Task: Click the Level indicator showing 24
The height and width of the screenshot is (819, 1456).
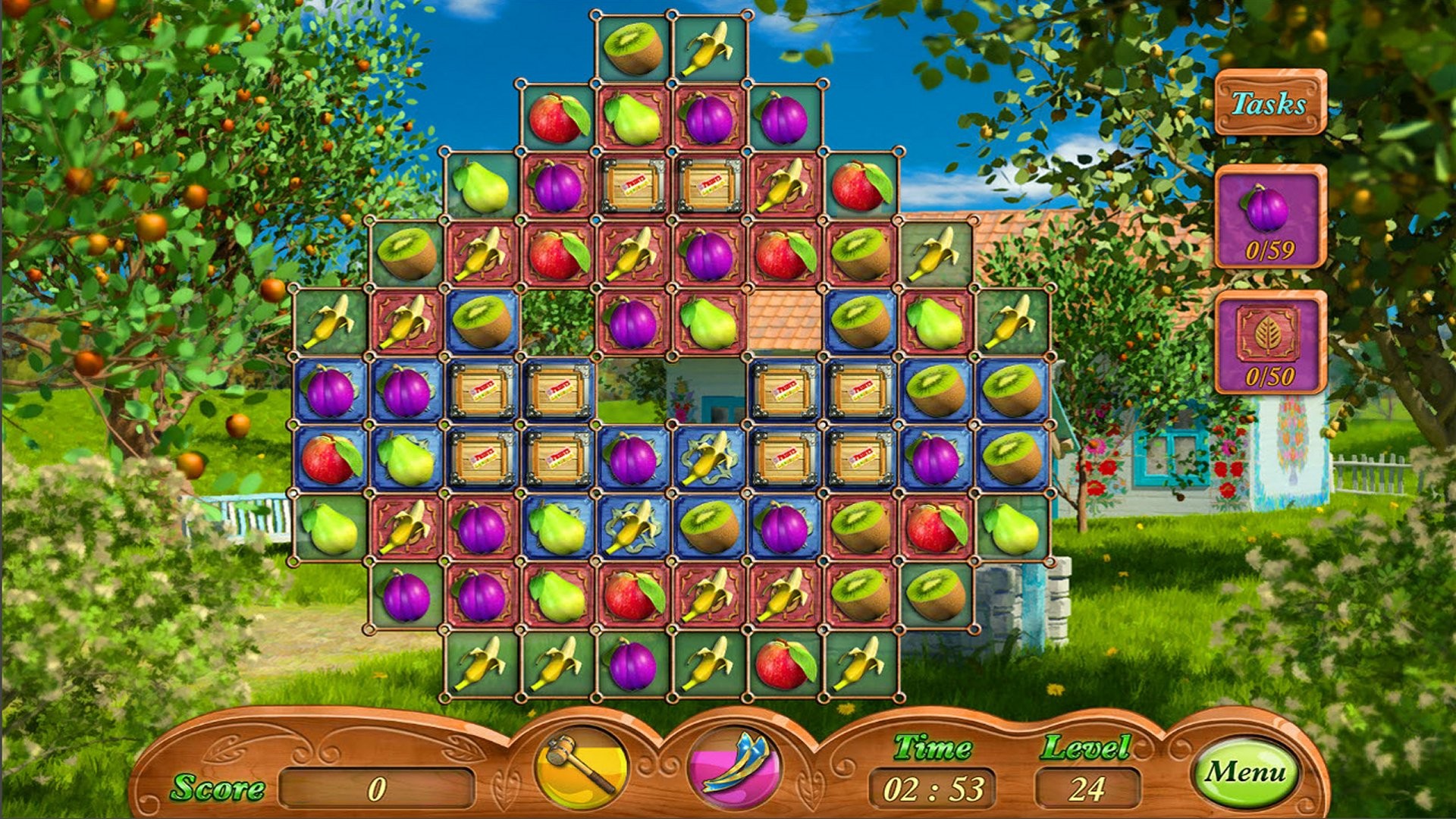Action: 1080,789
